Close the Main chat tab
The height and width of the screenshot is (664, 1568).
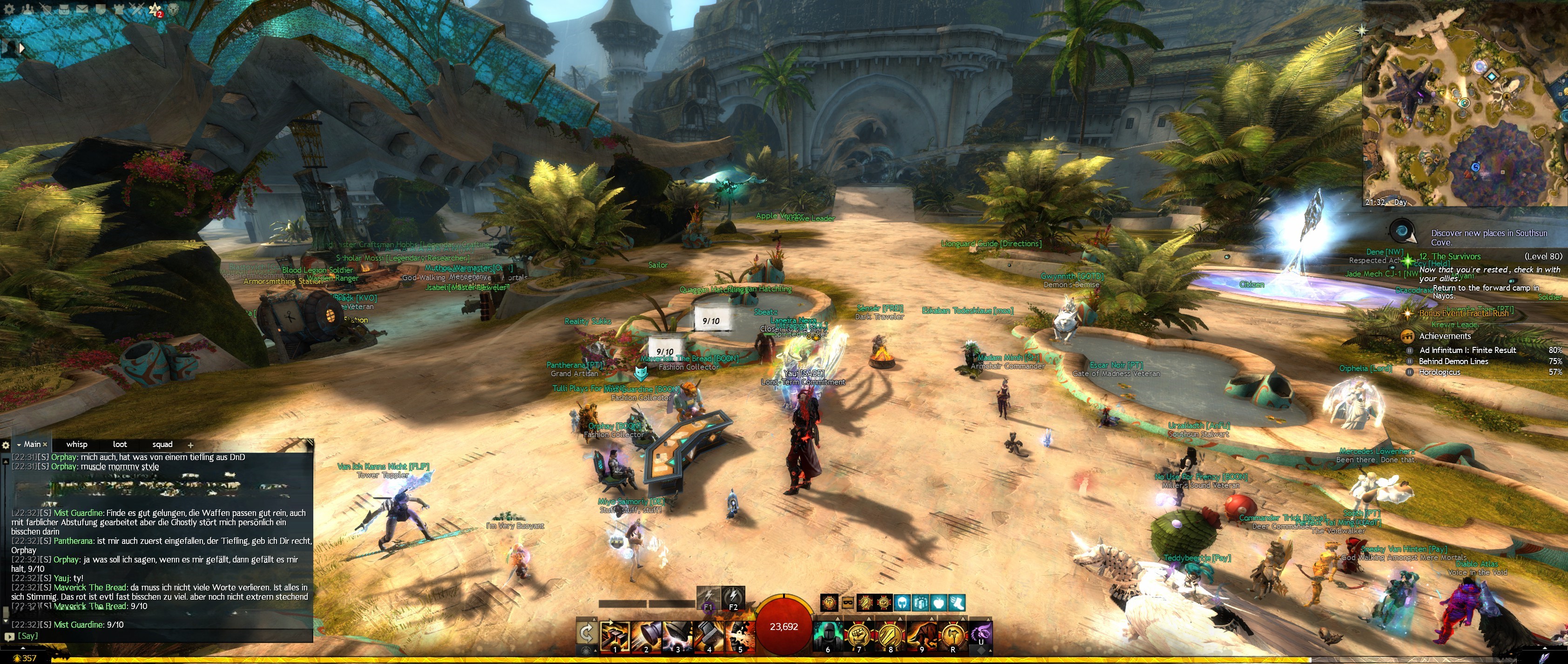coord(45,444)
